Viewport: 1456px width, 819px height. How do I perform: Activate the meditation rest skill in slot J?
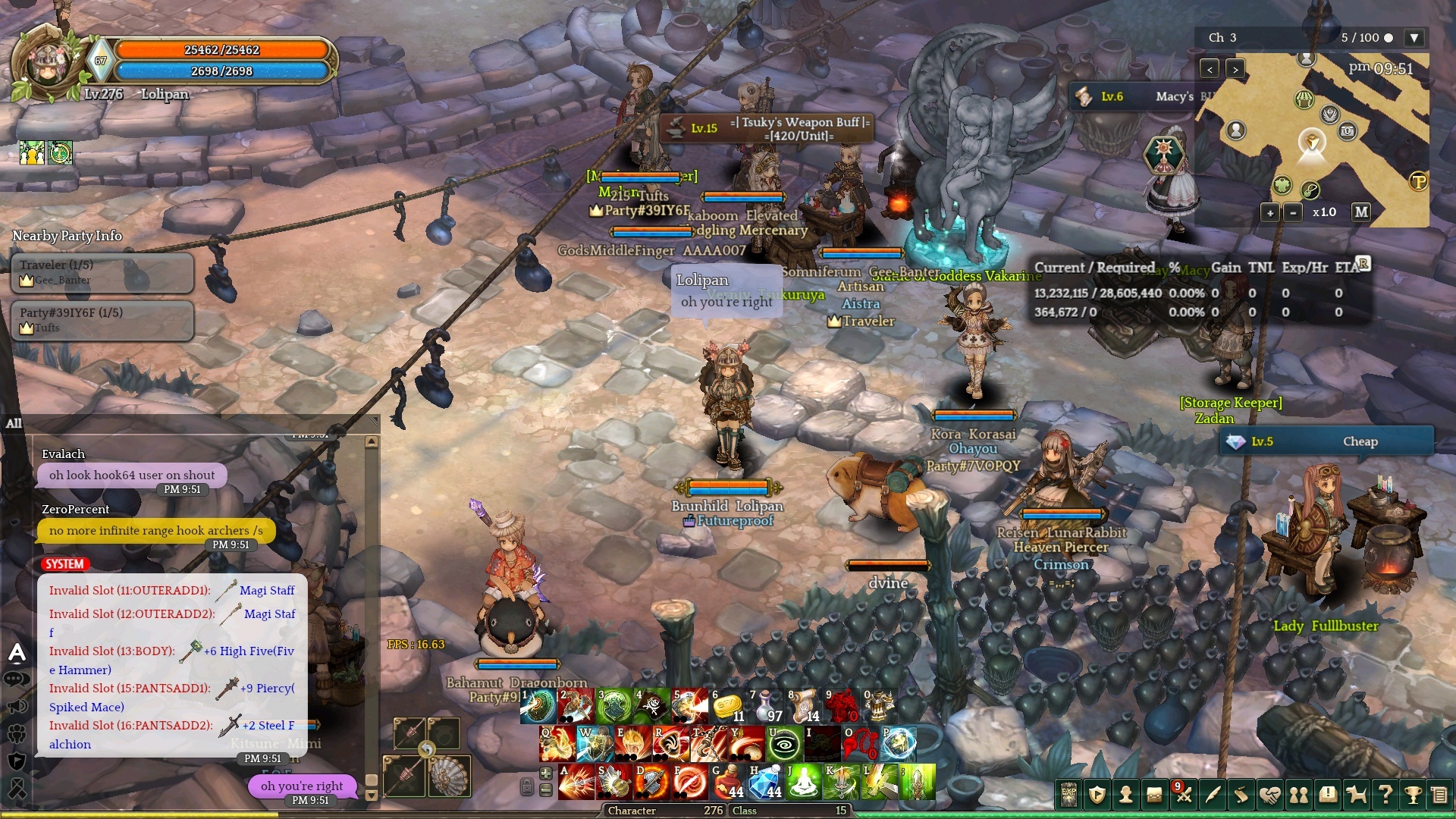(803, 782)
